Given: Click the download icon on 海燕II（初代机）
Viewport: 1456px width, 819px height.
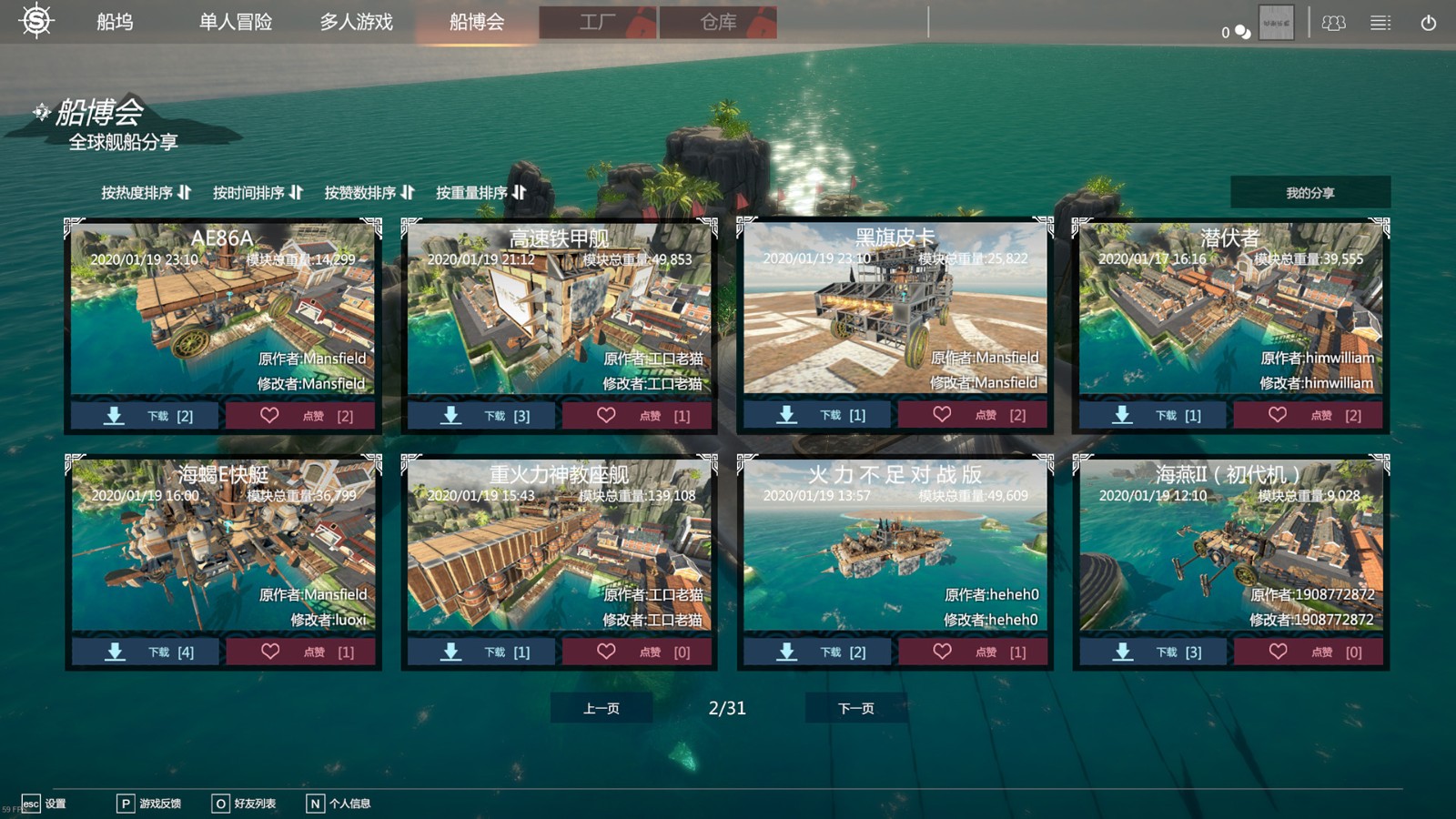Looking at the screenshot, I should 1121,652.
